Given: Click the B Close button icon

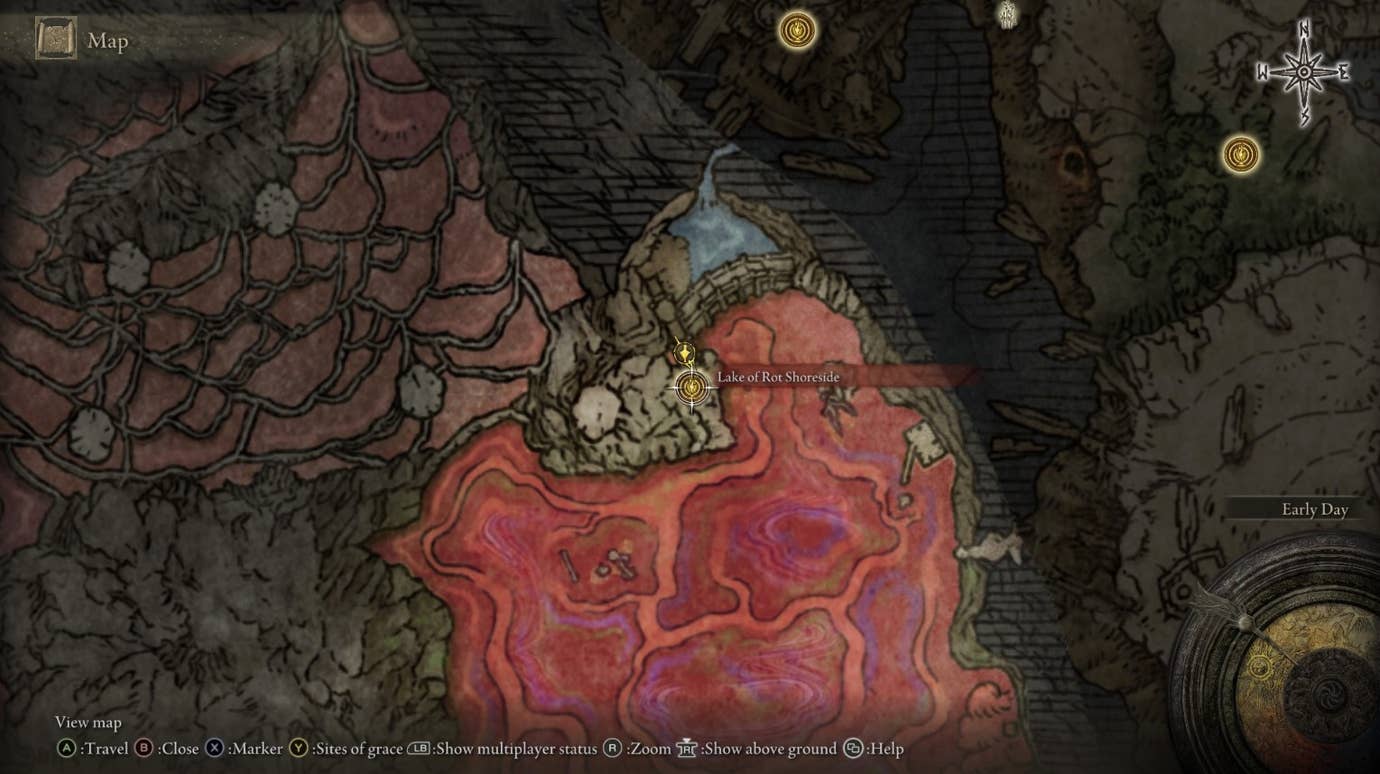Looking at the screenshot, I should pyautogui.click(x=142, y=747).
